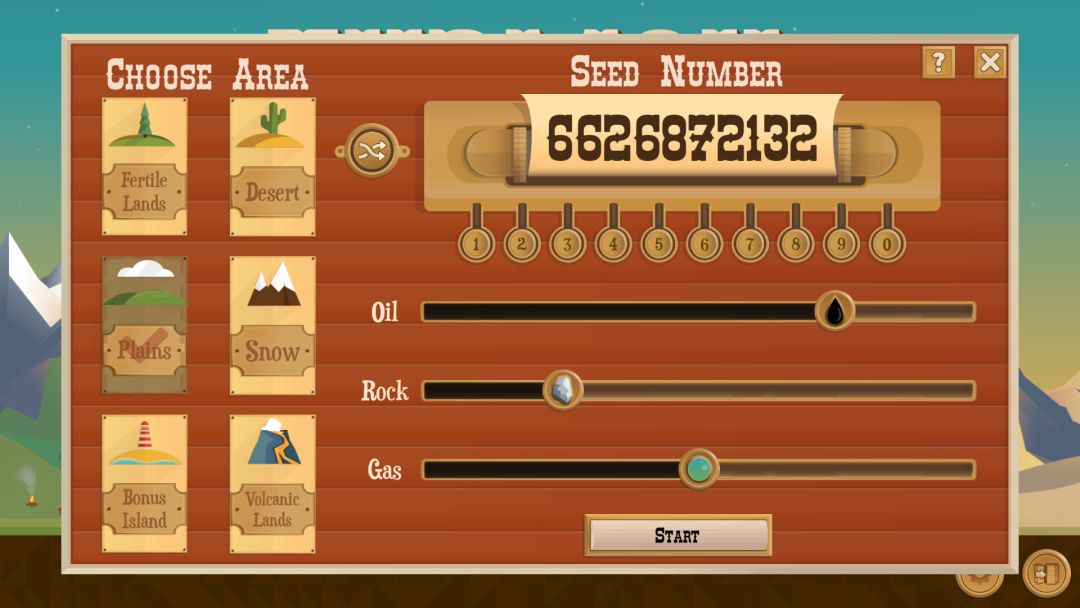This screenshot has width=1080, height=608.
Task: Open help with the question mark button
Action: coord(938,63)
